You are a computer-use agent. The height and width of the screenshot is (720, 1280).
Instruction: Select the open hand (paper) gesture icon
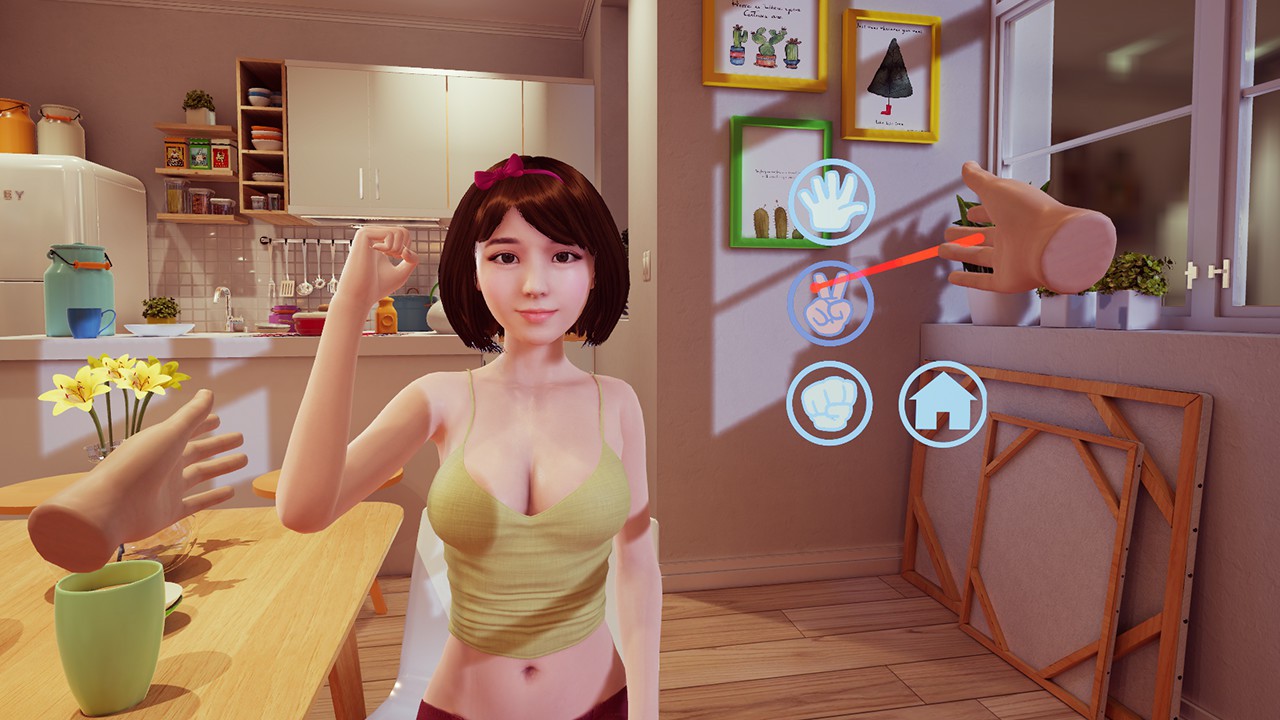[831, 201]
